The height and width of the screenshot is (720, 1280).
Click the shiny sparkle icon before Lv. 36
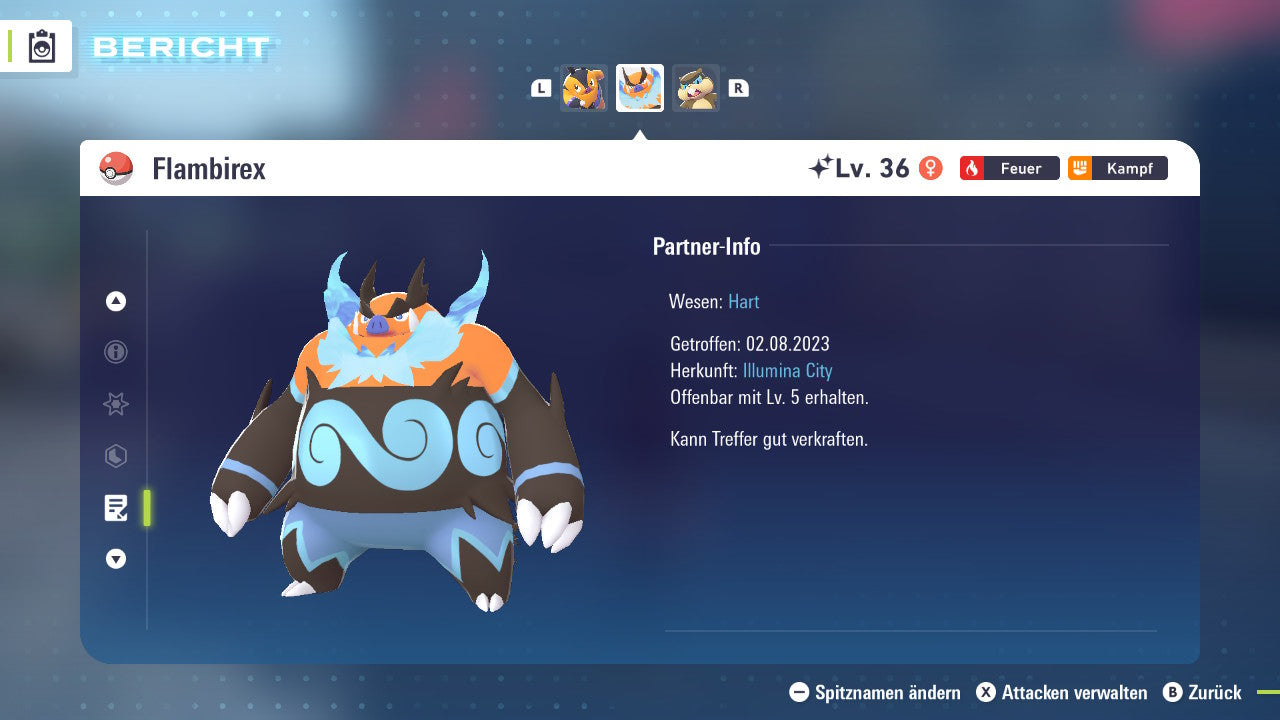[822, 165]
